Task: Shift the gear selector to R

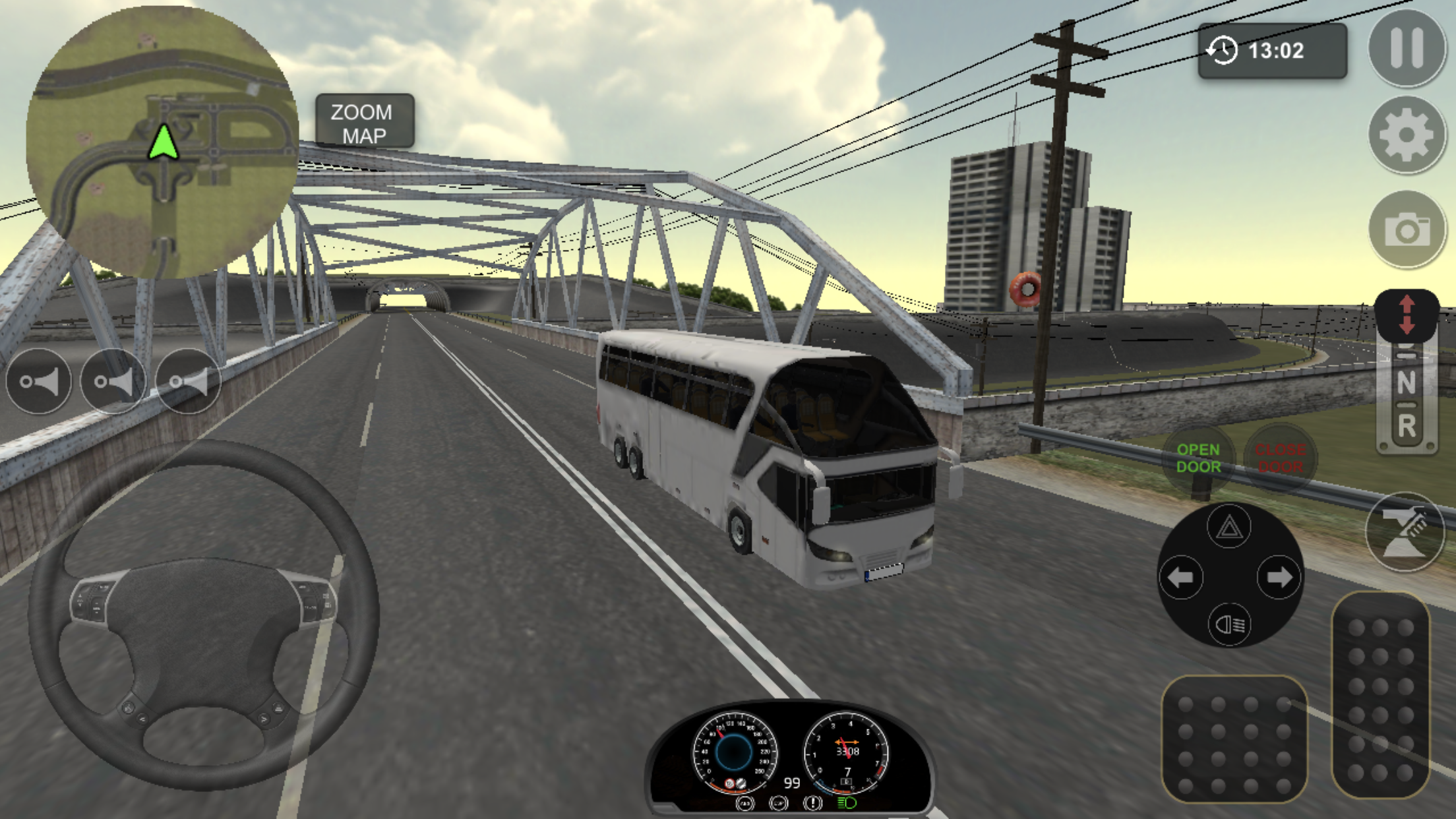Action: click(x=1406, y=427)
